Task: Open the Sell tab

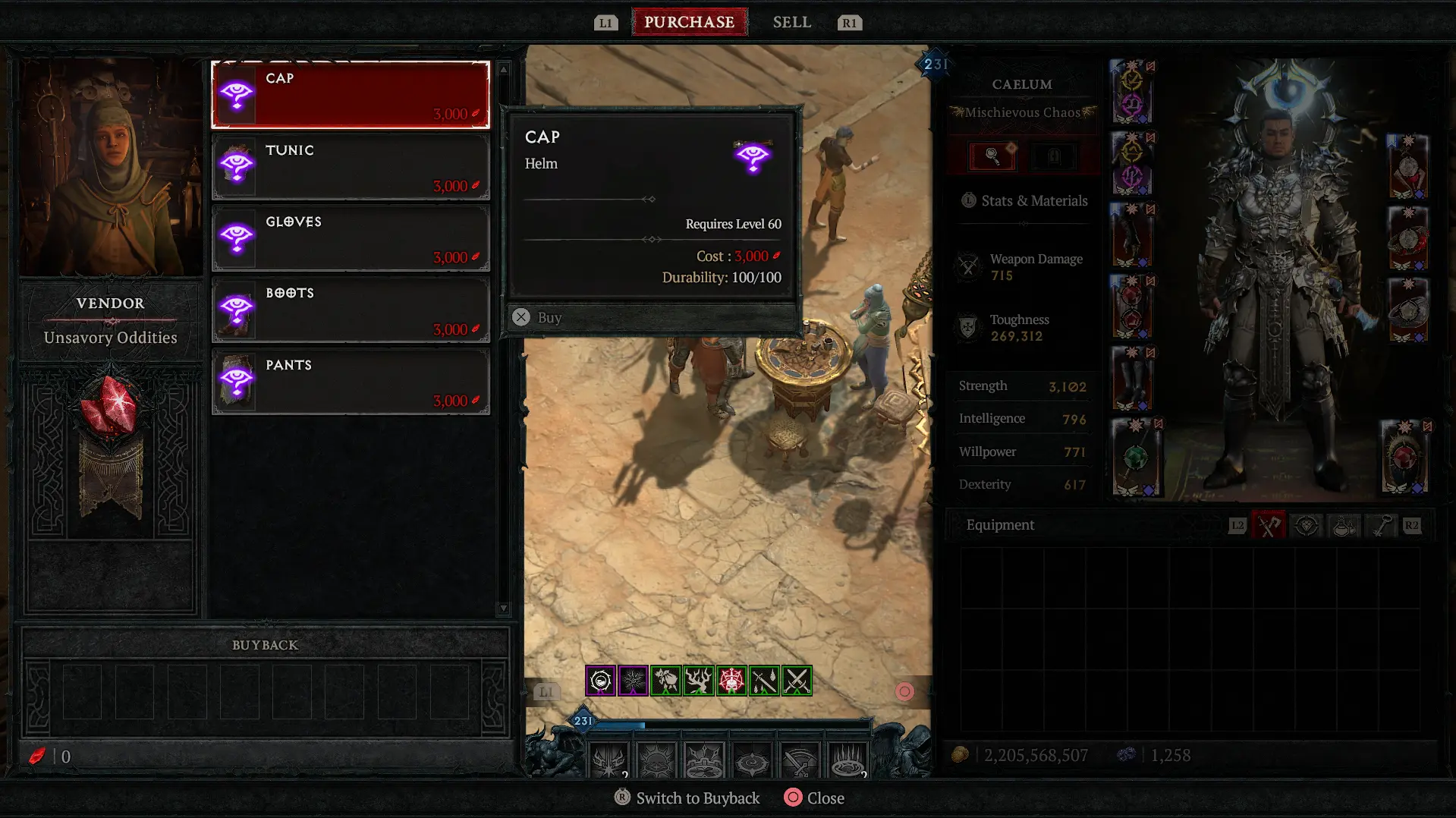Action: coord(791,22)
